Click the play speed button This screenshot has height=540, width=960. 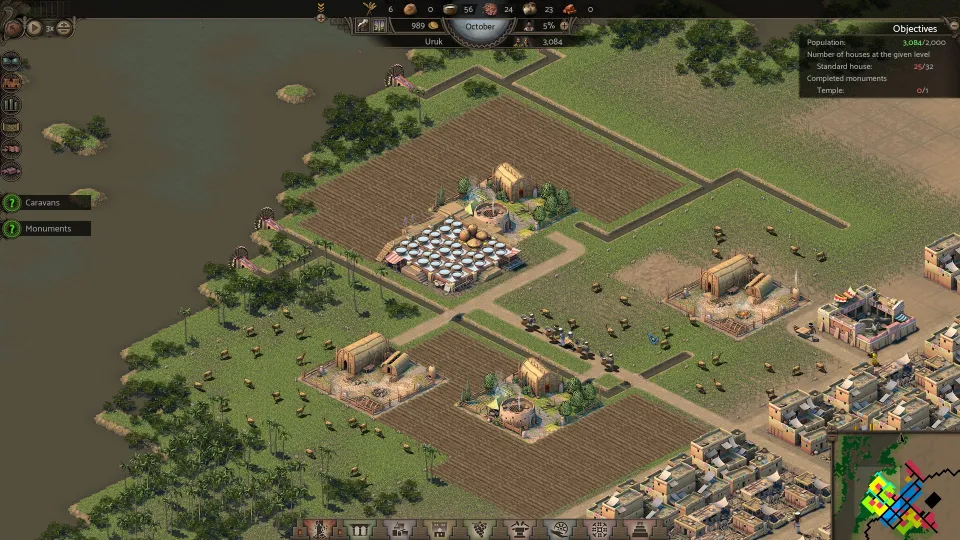point(34,28)
